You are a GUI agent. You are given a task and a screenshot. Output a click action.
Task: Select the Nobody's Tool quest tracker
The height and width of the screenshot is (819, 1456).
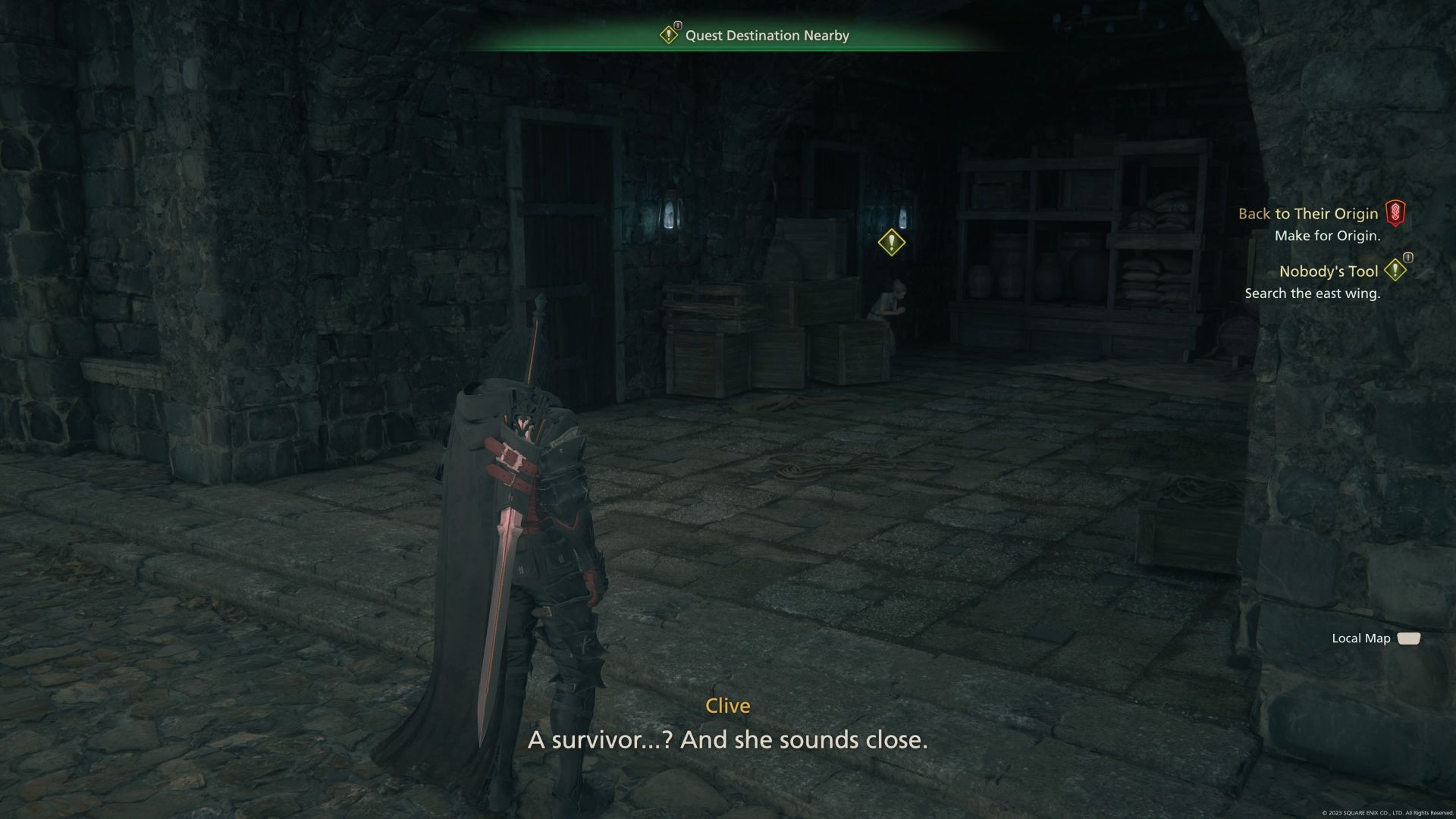pos(1328,271)
